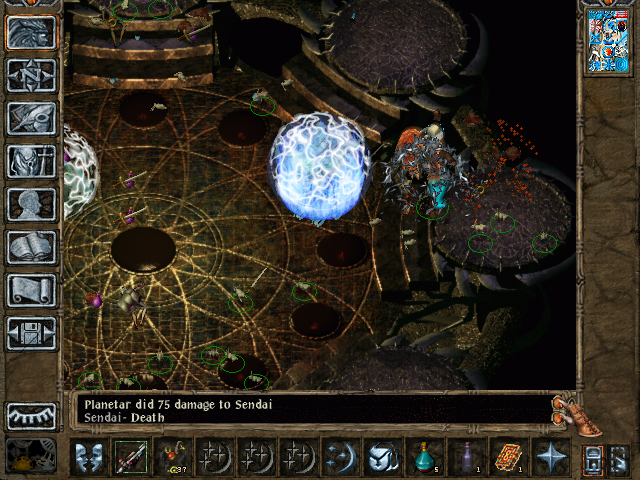Open game options with the floppy disk button
This screenshot has width=640, height=480.
click(31, 333)
